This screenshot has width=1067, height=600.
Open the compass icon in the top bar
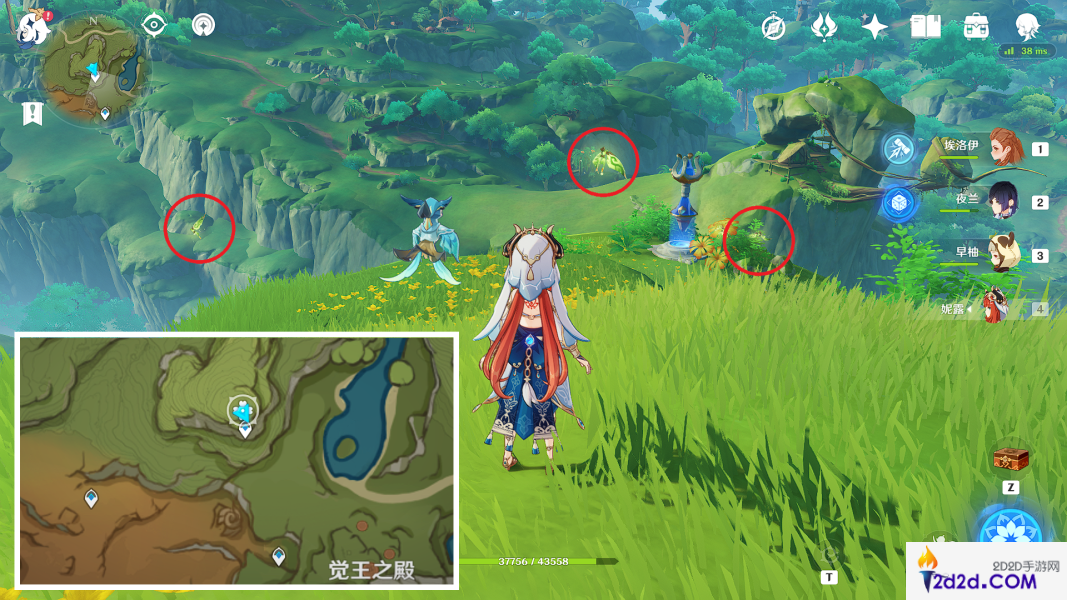pos(773,27)
